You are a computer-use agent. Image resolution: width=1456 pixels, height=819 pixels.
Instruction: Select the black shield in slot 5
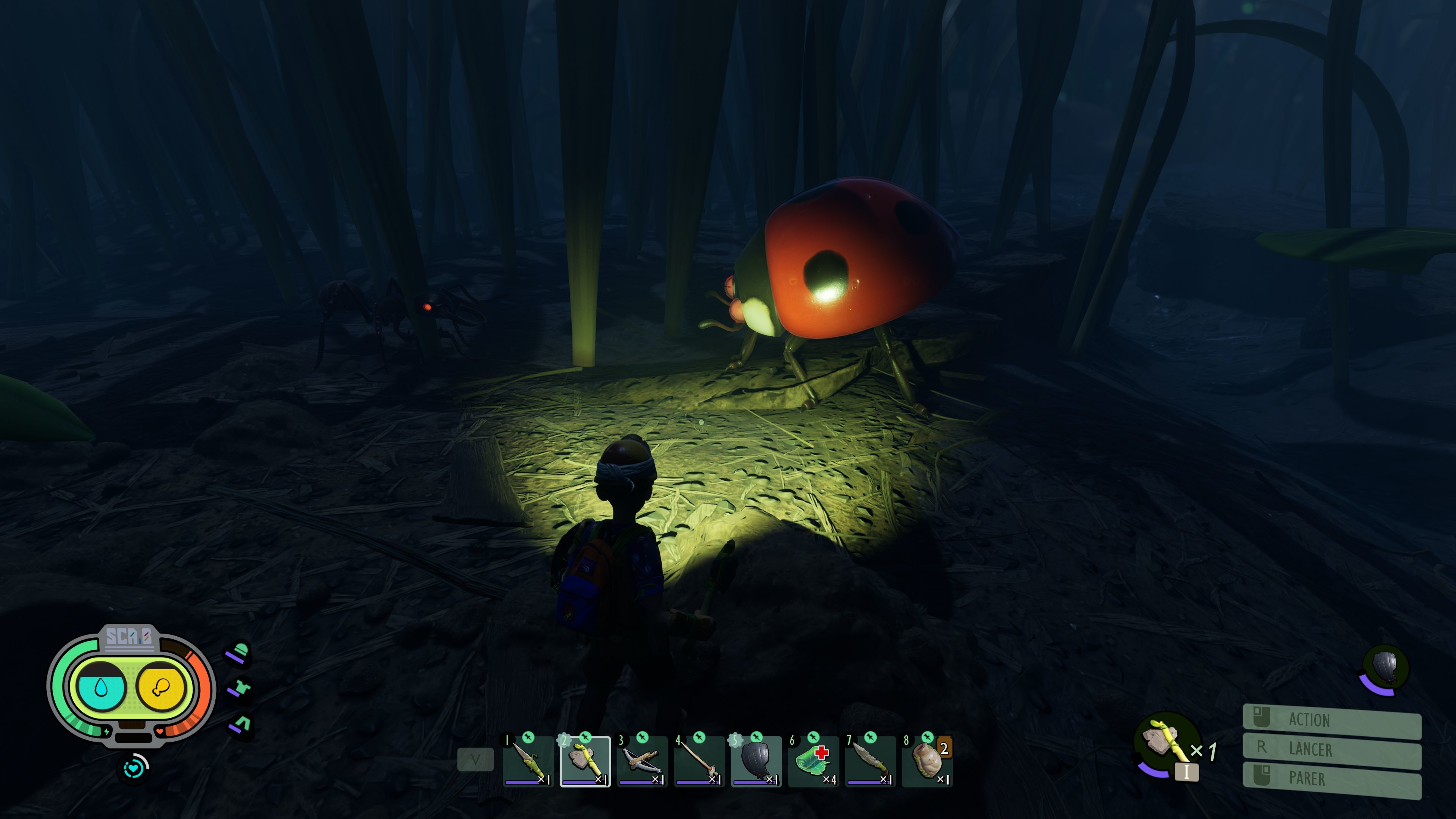(x=756, y=761)
